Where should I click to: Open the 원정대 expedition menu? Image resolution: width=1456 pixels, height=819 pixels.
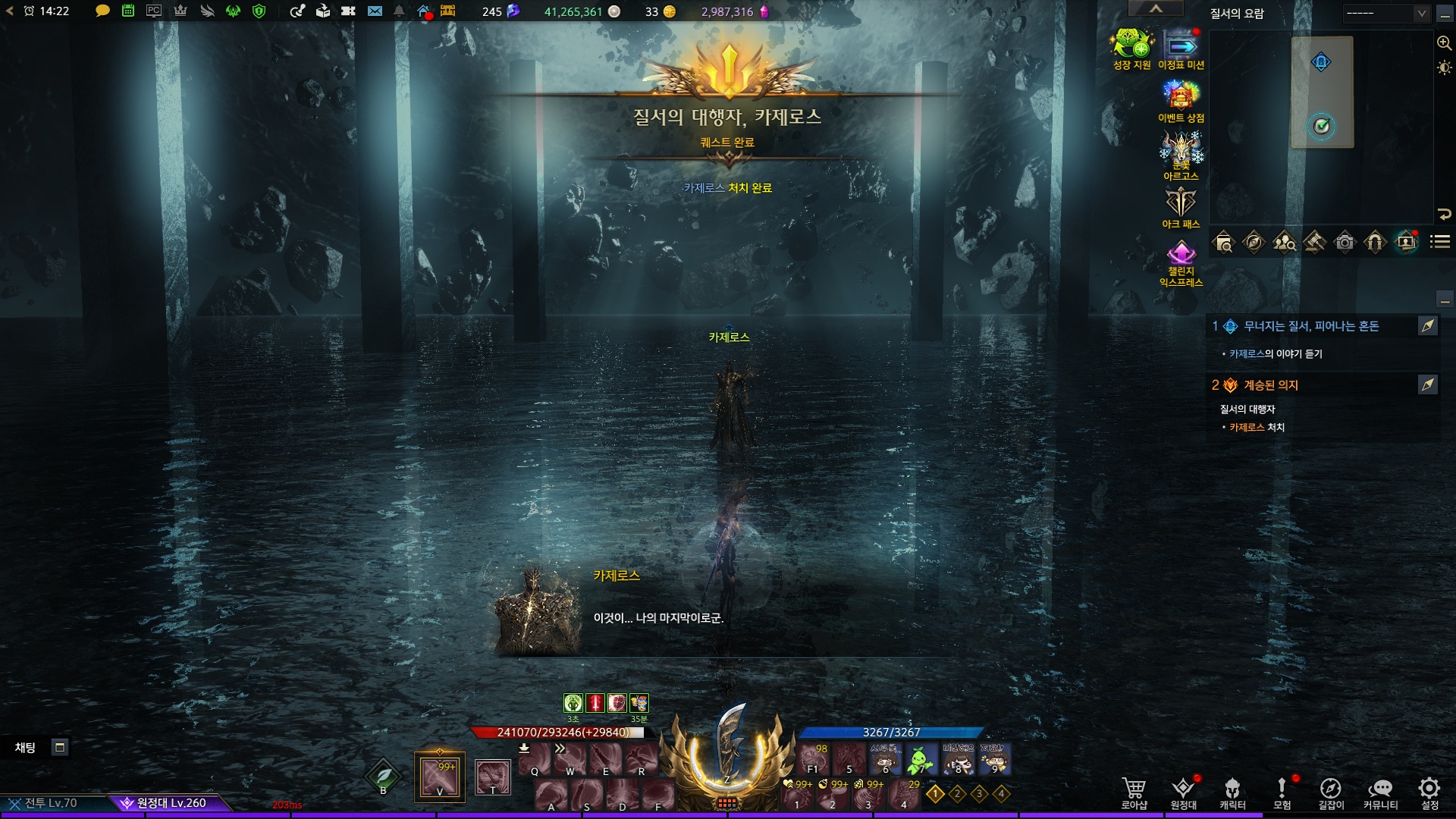[x=1183, y=792]
